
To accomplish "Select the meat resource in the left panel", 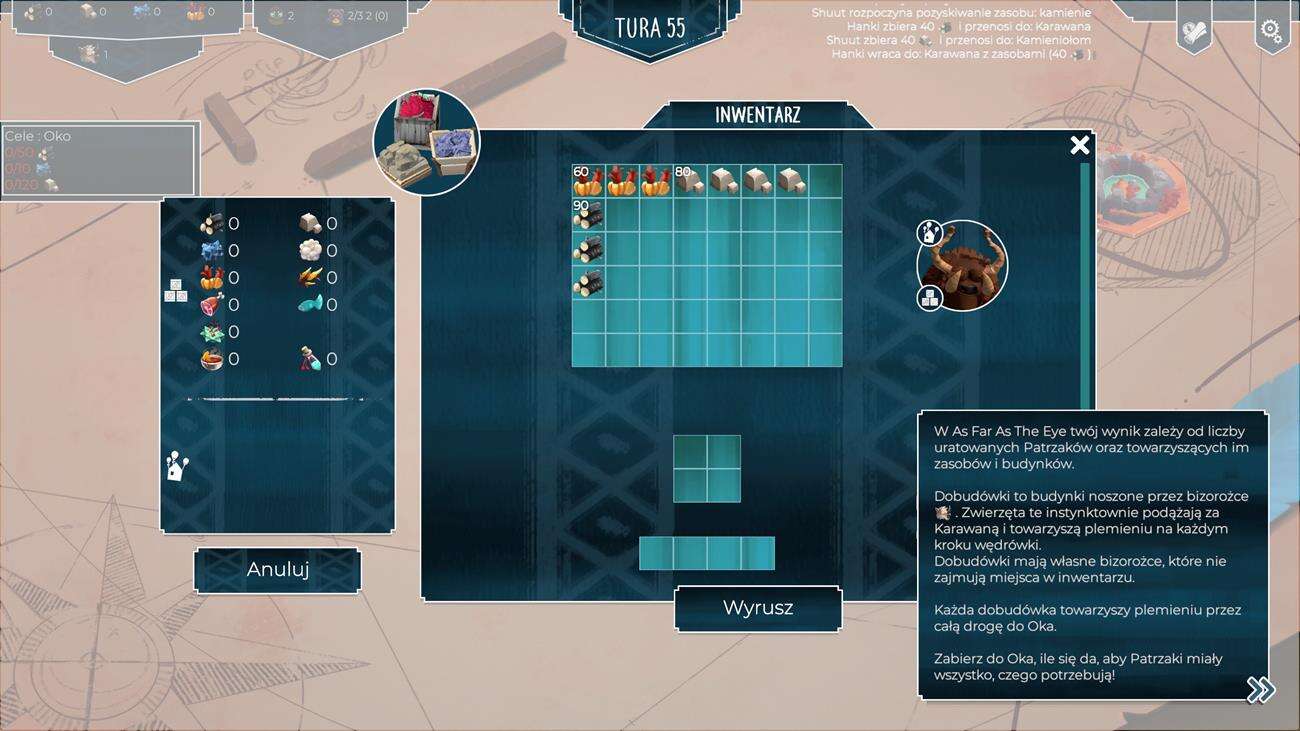I will [x=212, y=305].
